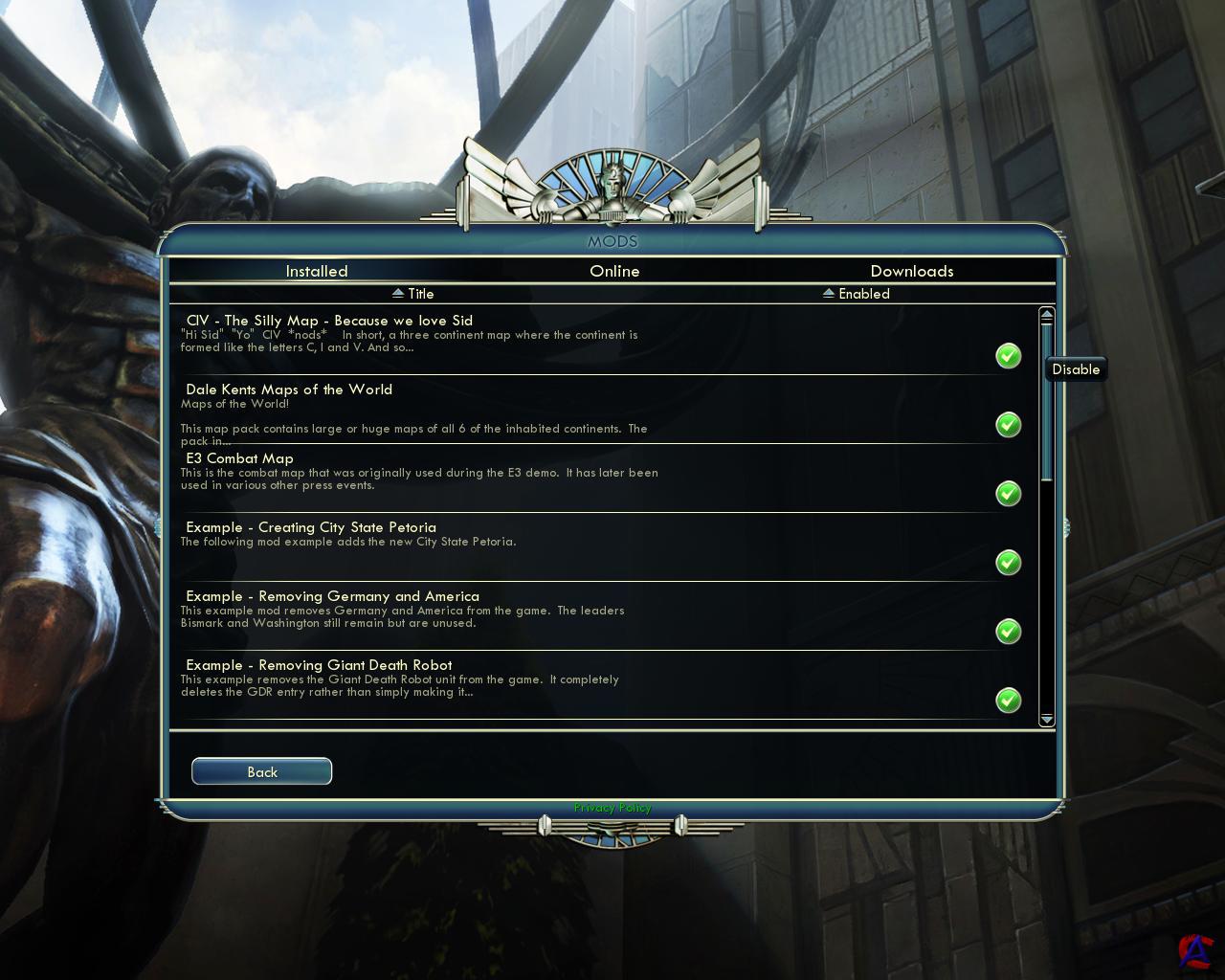Disable the CIV Silly Map mod checkmark

point(1008,356)
